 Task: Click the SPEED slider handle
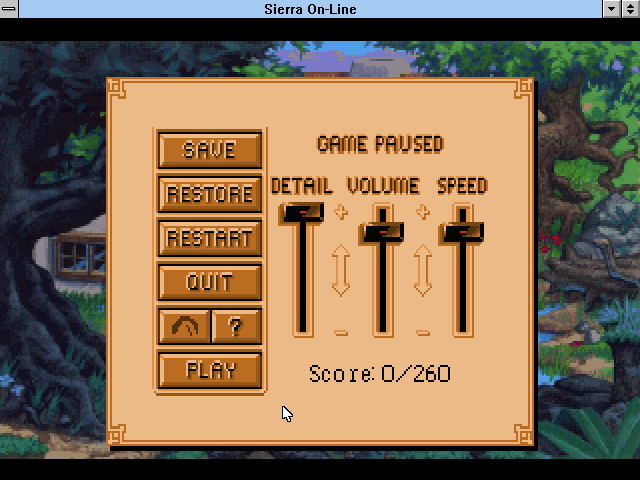(462, 232)
